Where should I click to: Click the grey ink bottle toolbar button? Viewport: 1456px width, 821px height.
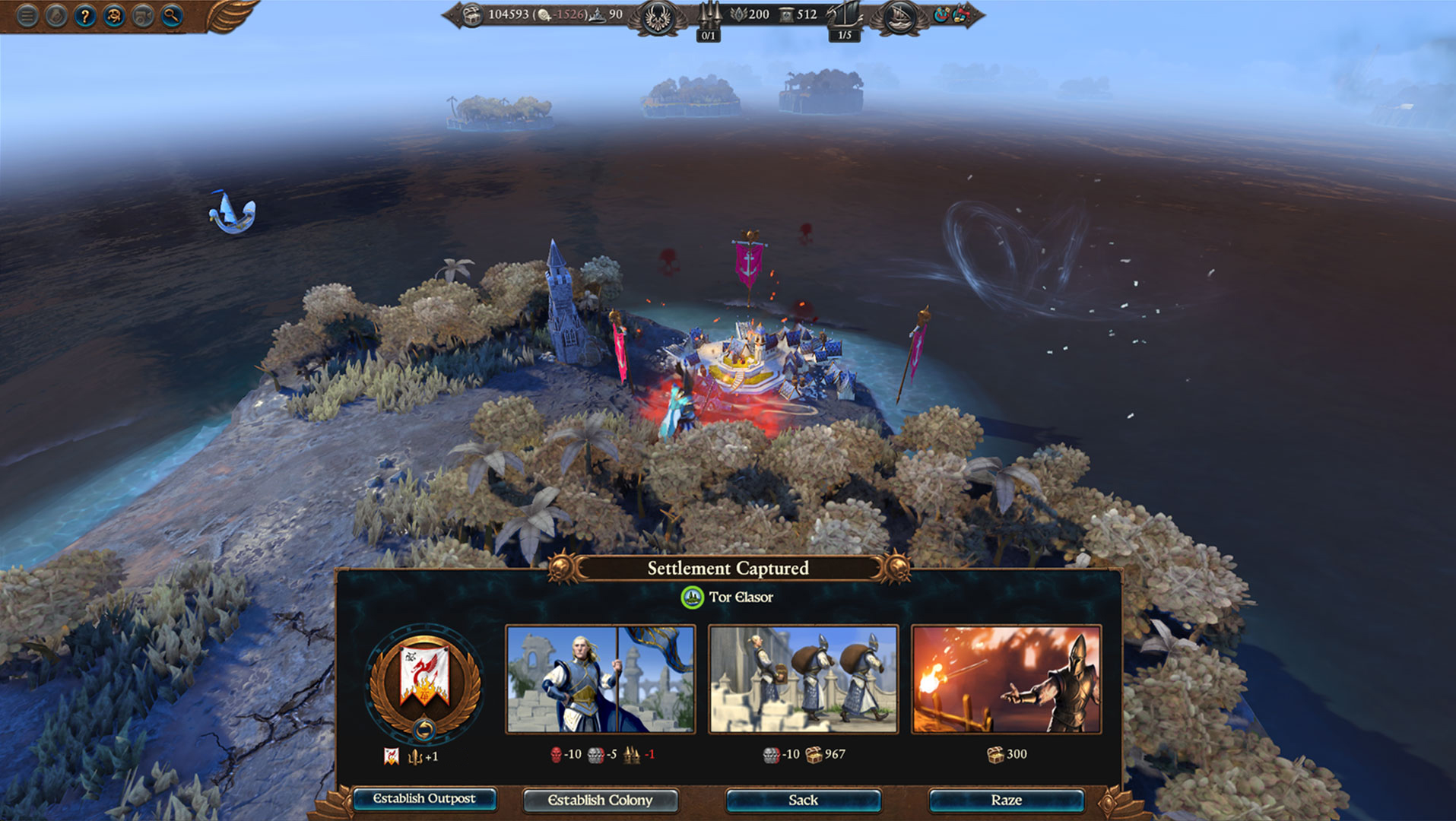[x=56, y=16]
